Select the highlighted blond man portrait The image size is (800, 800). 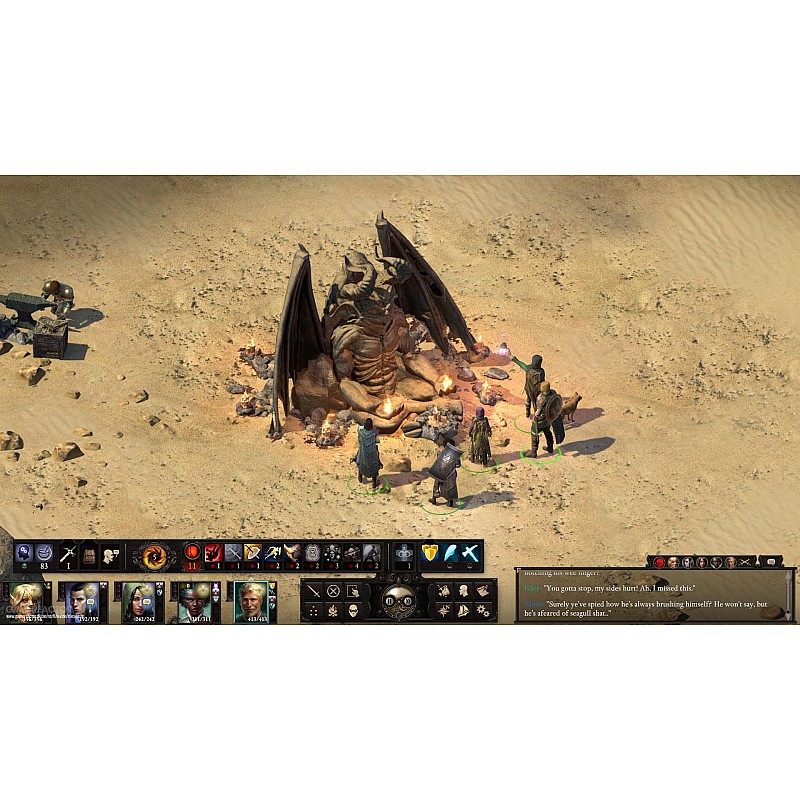251,601
